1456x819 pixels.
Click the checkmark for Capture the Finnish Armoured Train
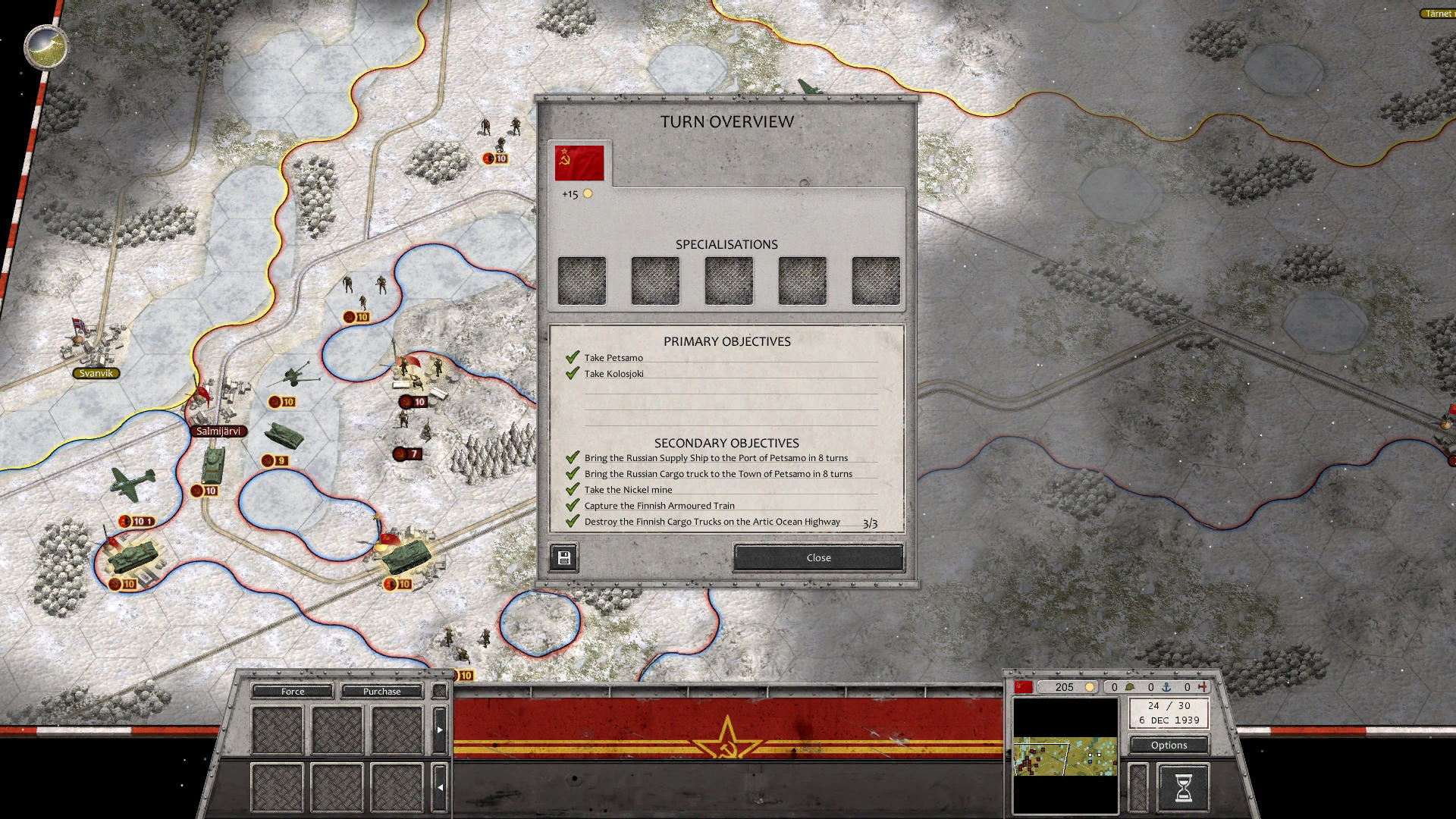pos(571,505)
